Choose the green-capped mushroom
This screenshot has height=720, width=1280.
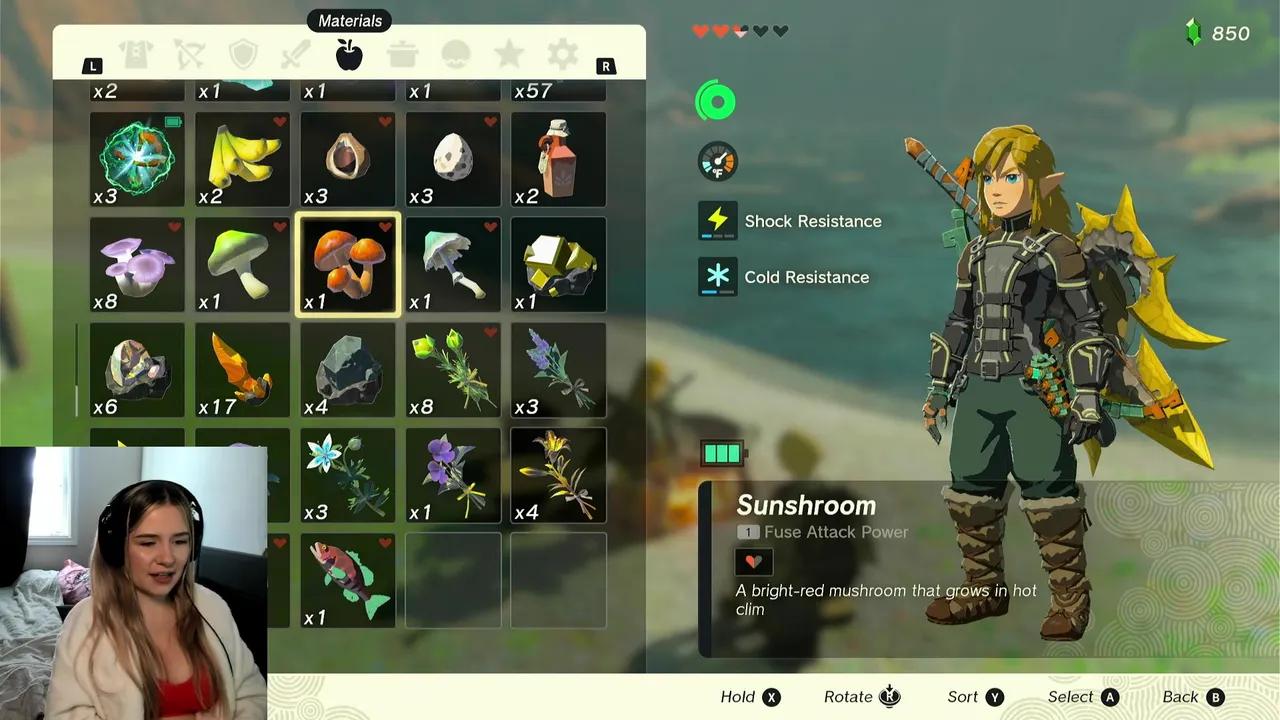(243, 265)
